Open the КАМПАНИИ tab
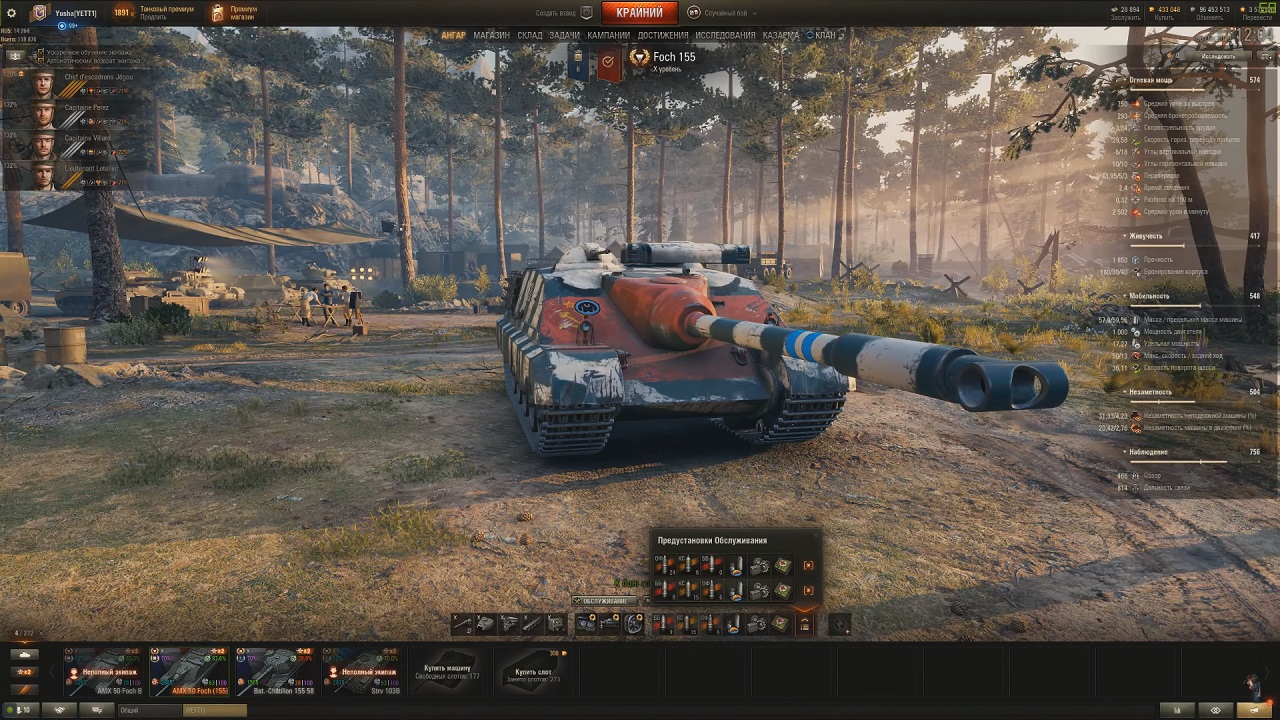The image size is (1280, 720). tap(608, 35)
